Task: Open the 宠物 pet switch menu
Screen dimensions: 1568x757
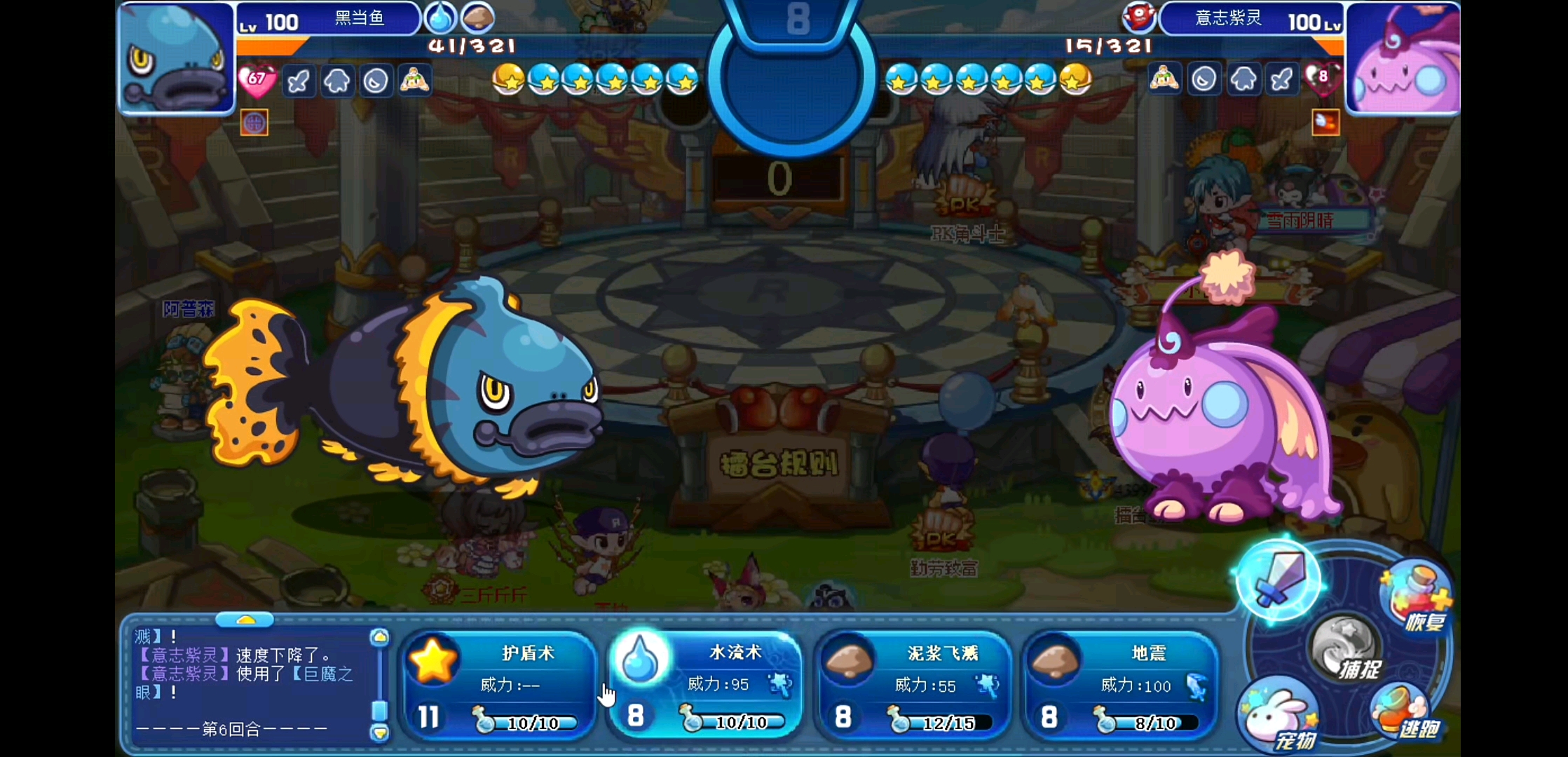Action: 1279,718
